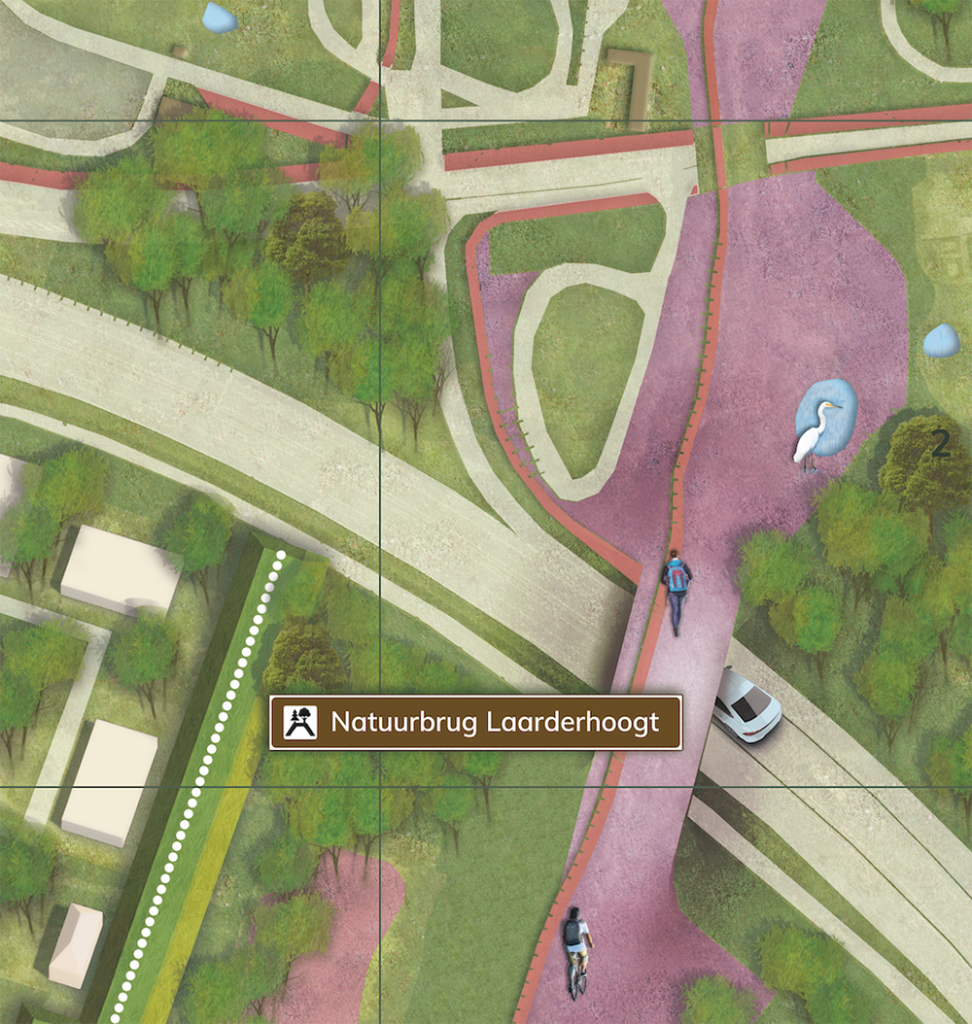972x1024 pixels.
Task: Open the Natuurbrug Laarderhoogt map label
Action: click(476, 722)
